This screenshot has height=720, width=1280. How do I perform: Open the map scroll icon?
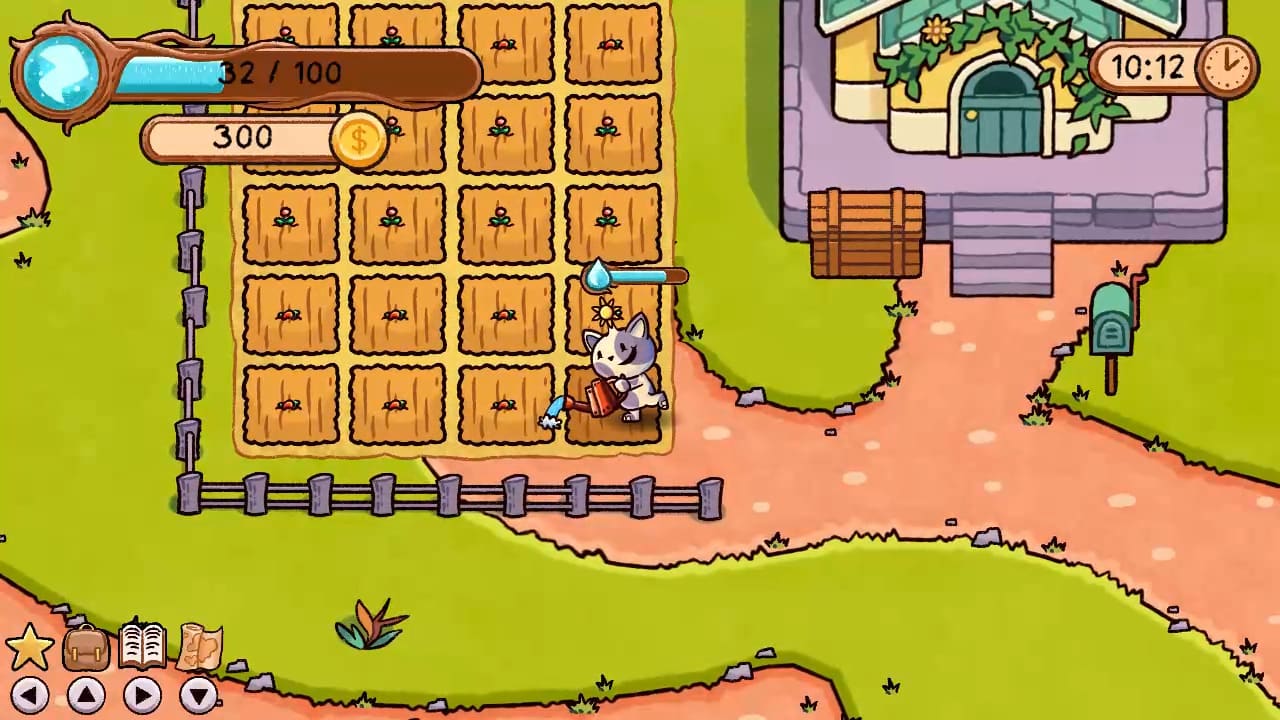[197, 647]
